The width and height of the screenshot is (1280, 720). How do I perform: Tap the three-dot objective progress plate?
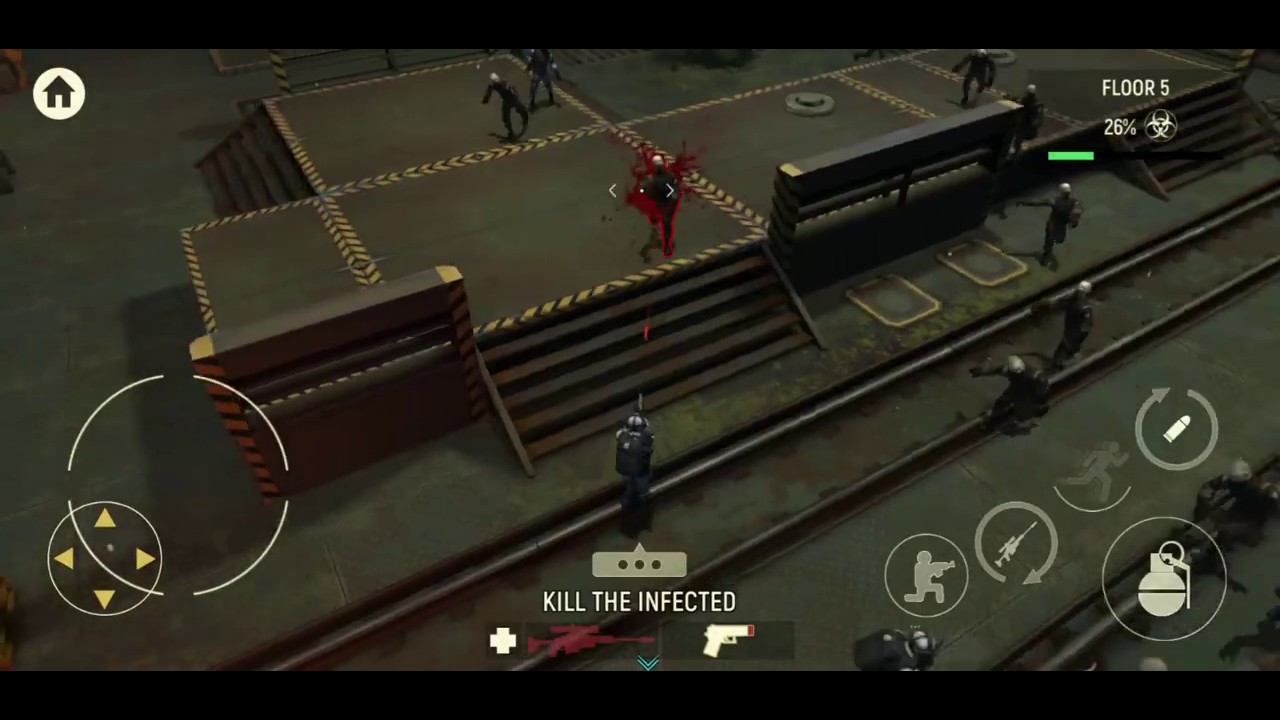point(640,565)
